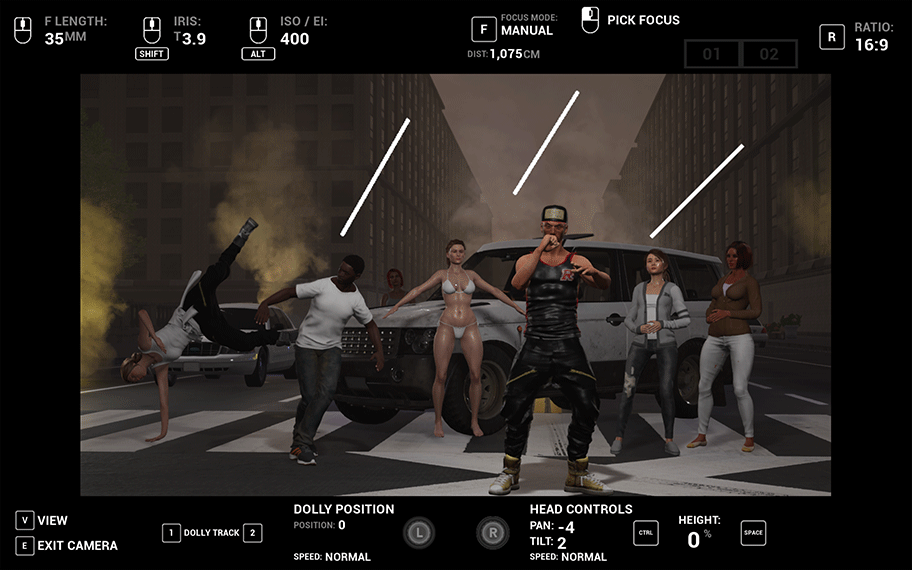The image size is (912, 570).
Task: Click the round L dolly button
Action: click(419, 533)
